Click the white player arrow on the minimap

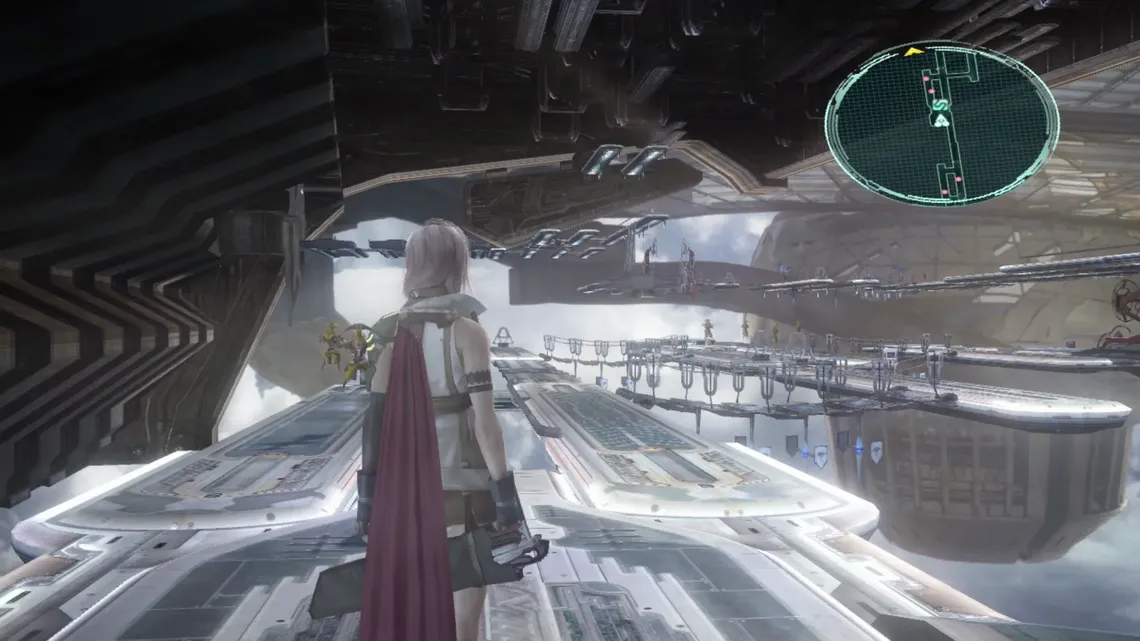[940, 120]
